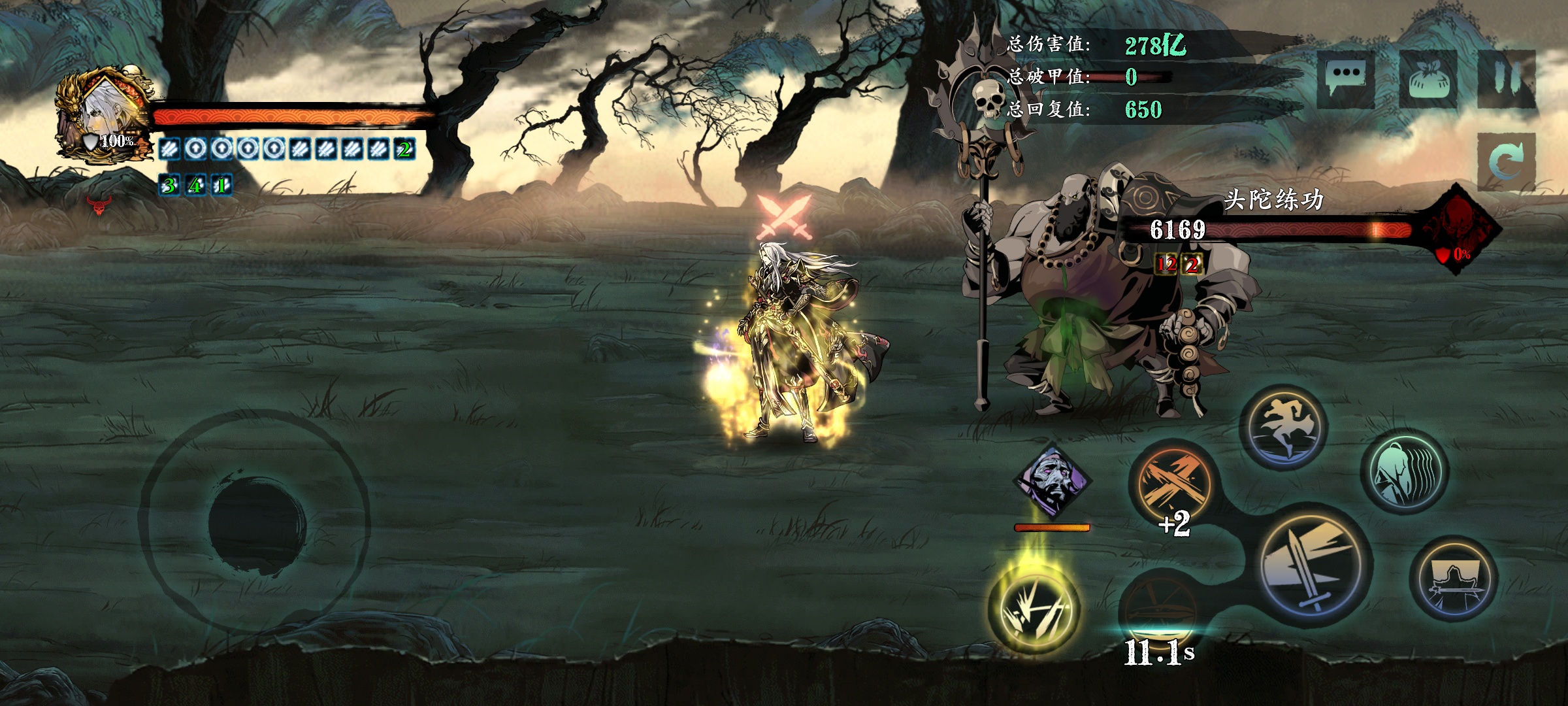Open the bag inventory pouch
The image size is (1568, 706).
(1428, 80)
